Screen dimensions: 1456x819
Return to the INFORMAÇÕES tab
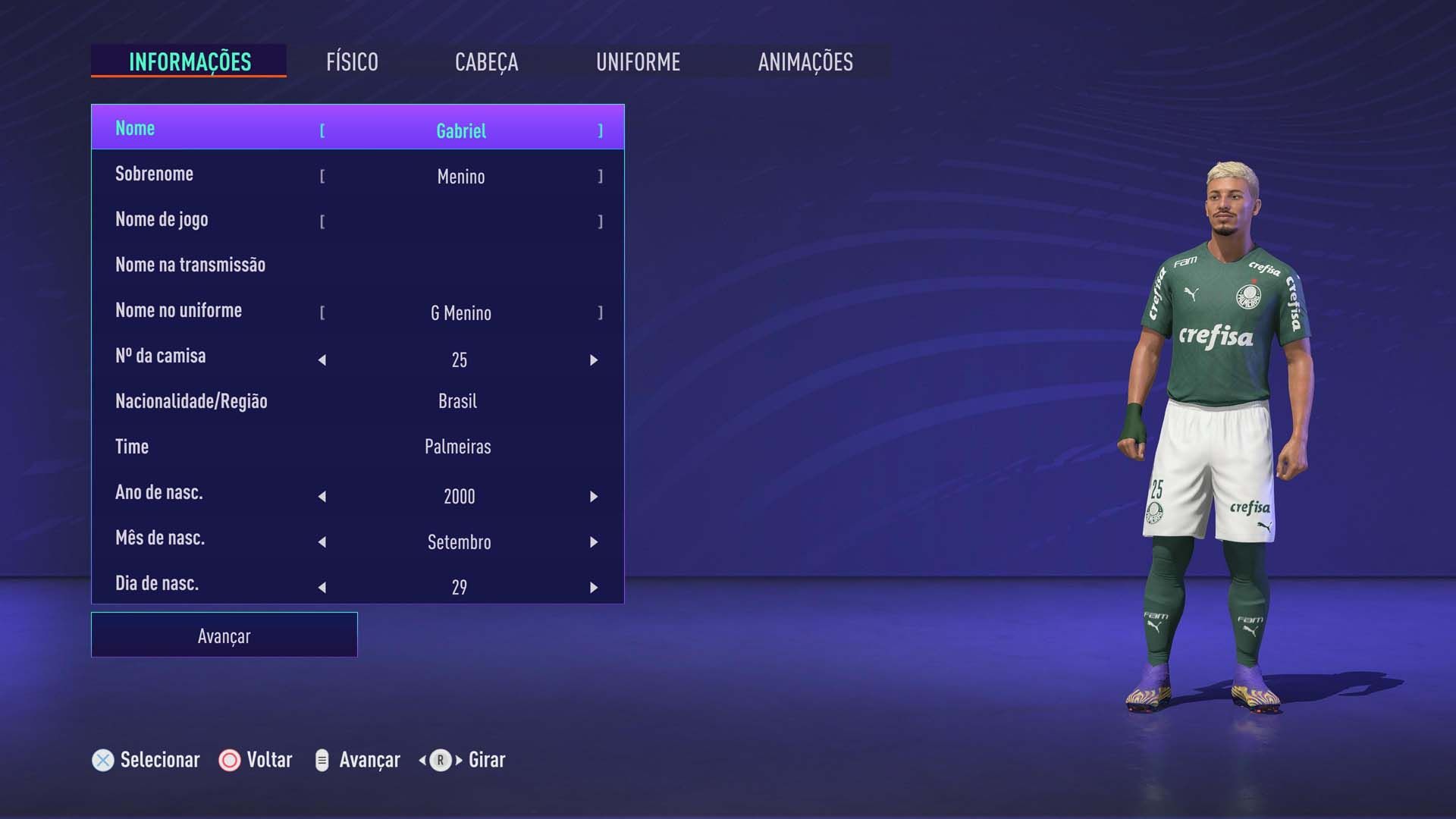tap(189, 62)
